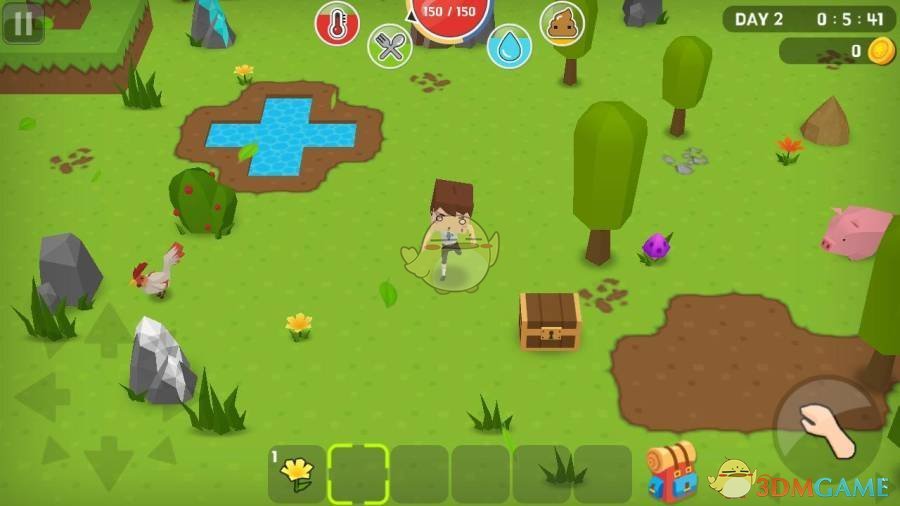Tap the gold coin currency icon
The height and width of the screenshot is (506, 900).
(881, 51)
